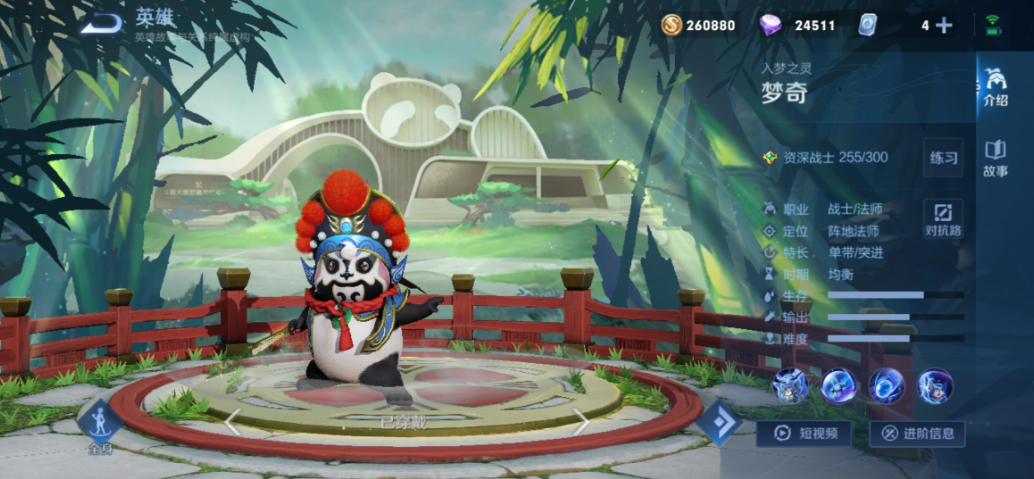View the fourth skill icon with the figure and lightning

tap(935, 386)
